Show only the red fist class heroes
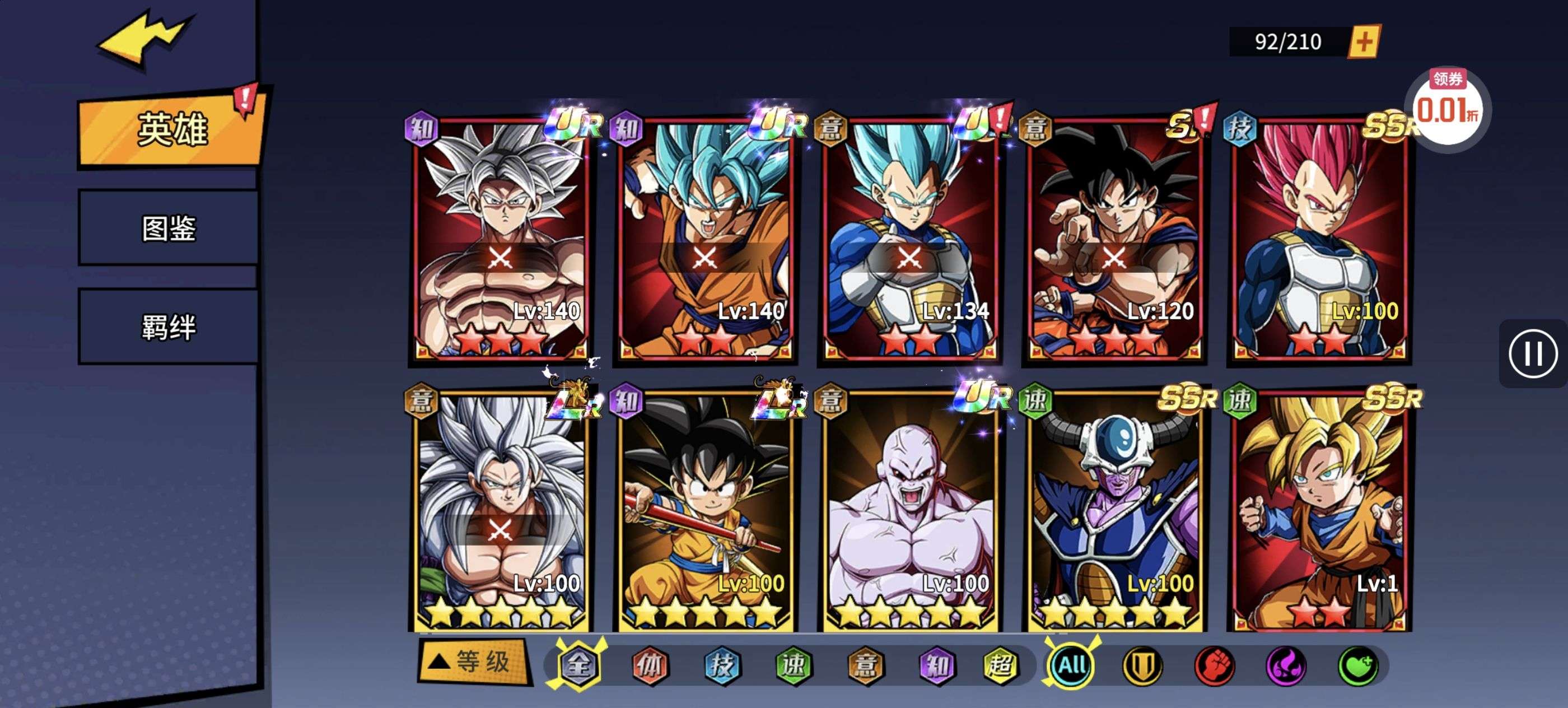Viewport: 1568px width, 708px height. tap(1215, 665)
